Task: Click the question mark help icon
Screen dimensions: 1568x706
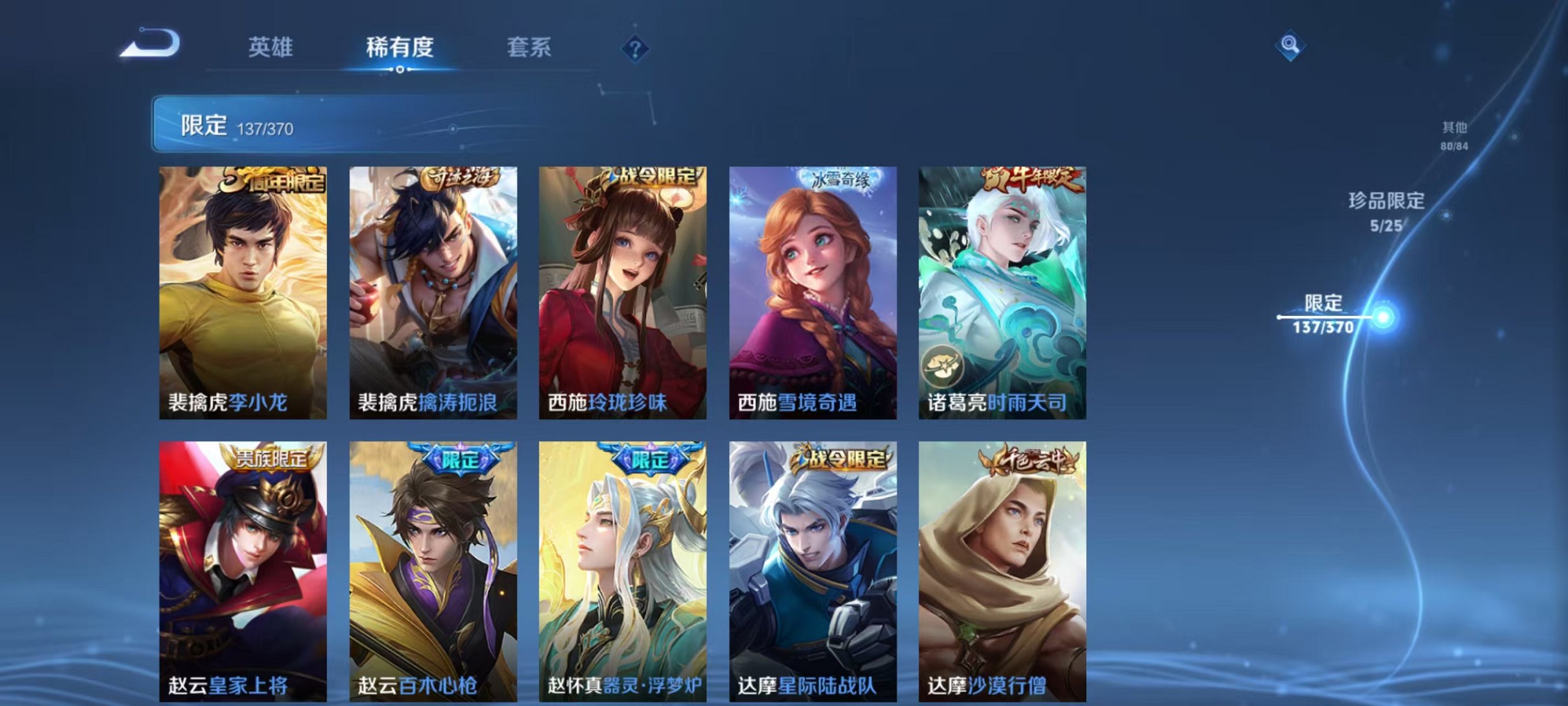Action: coord(637,51)
